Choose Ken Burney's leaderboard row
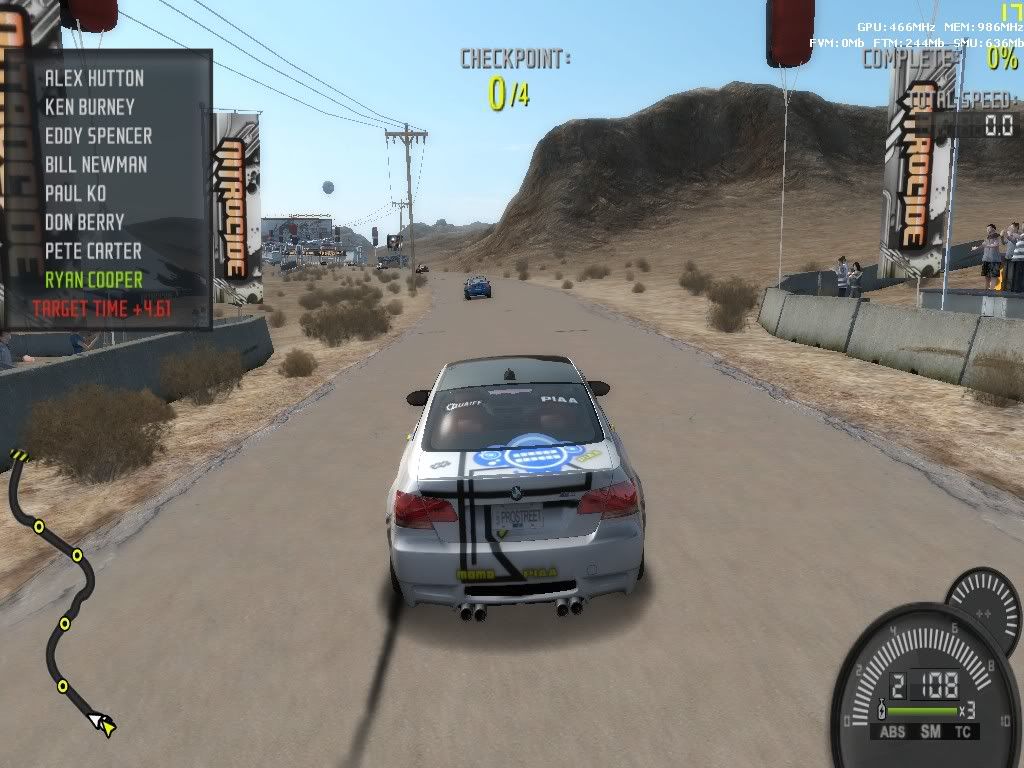 tap(89, 107)
